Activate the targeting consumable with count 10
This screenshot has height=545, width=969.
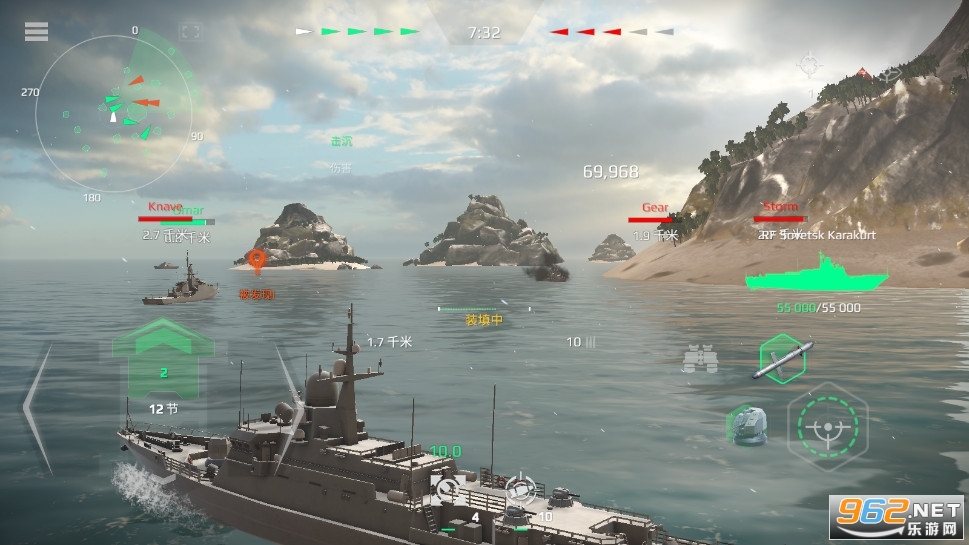[x=519, y=489]
